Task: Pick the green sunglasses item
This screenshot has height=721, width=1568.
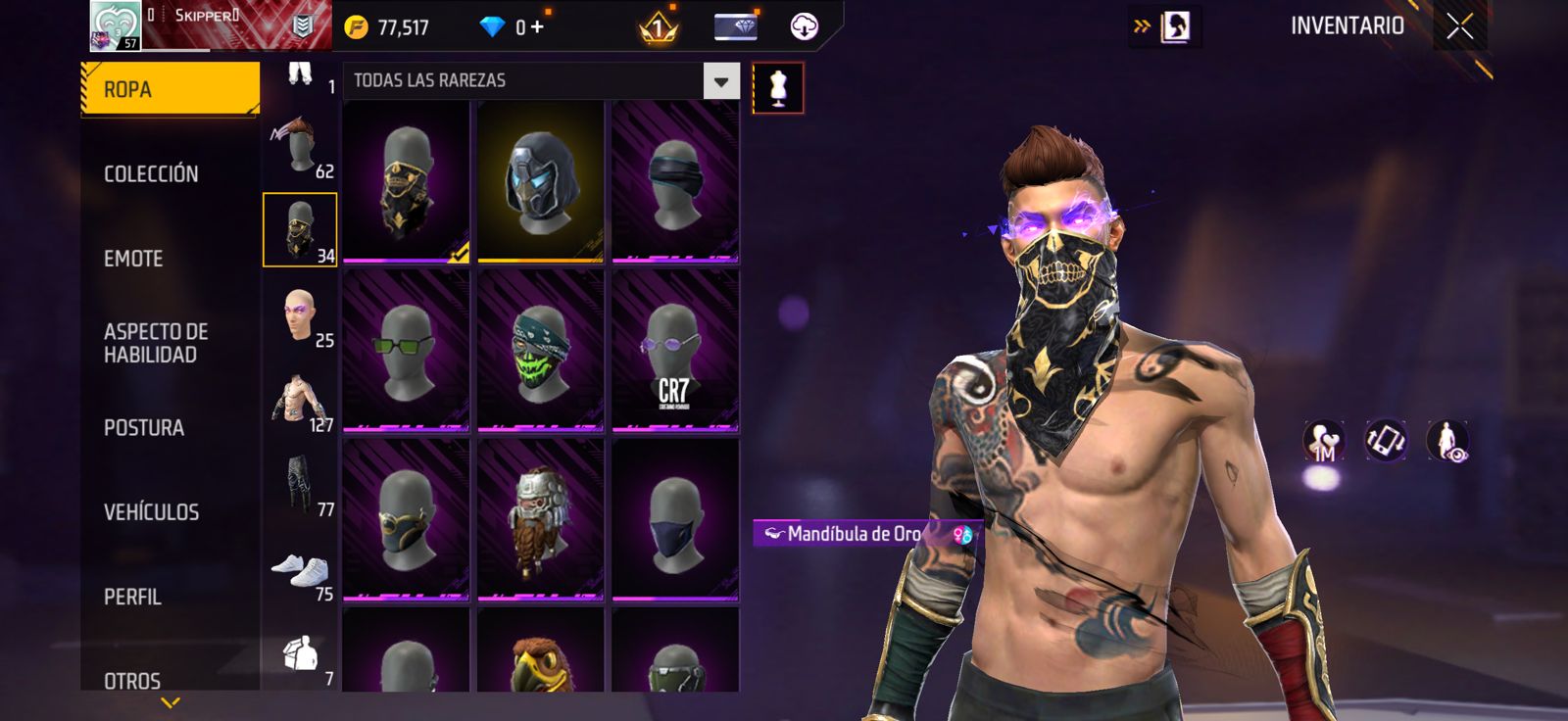Action: tap(406, 351)
